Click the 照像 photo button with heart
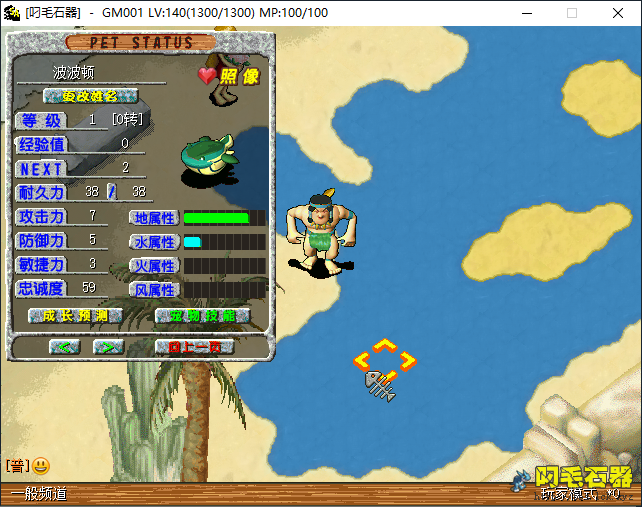 229,76
